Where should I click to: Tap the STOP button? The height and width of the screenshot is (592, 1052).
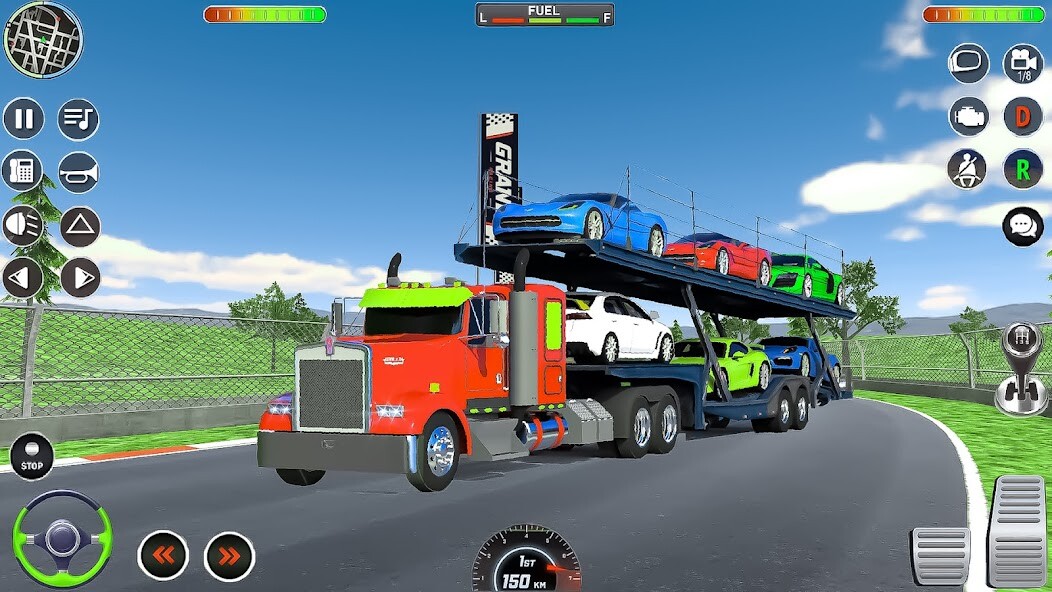point(32,456)
